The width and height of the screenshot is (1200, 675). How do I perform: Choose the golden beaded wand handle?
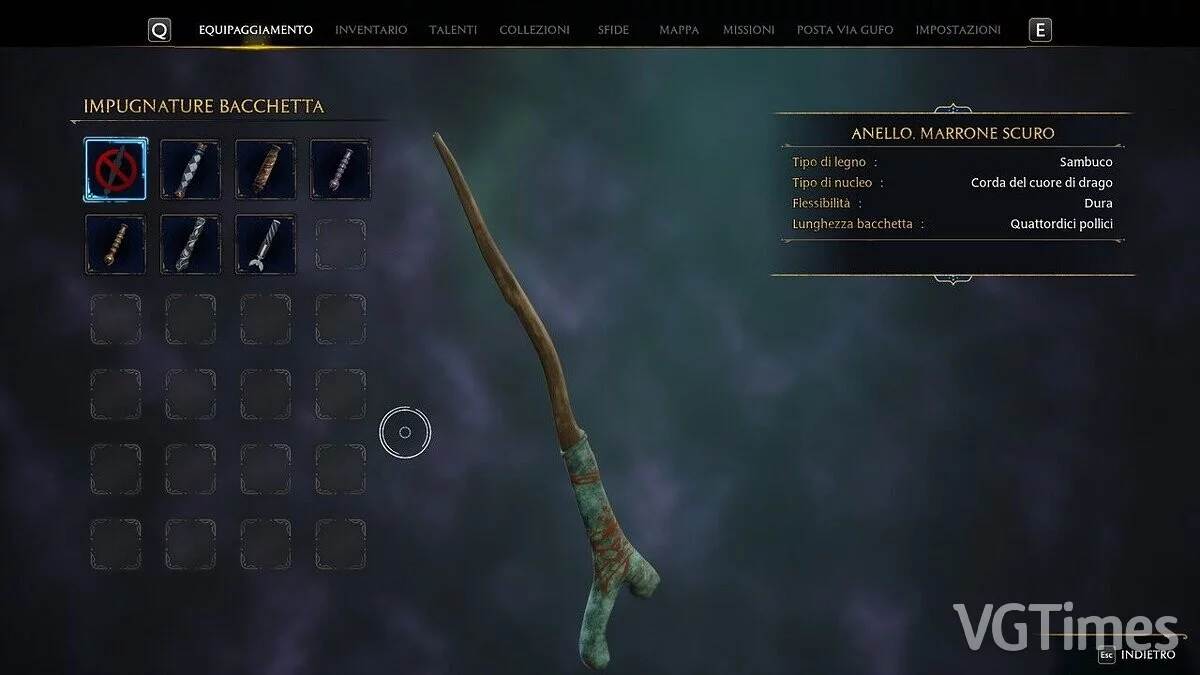pos(115,244)
